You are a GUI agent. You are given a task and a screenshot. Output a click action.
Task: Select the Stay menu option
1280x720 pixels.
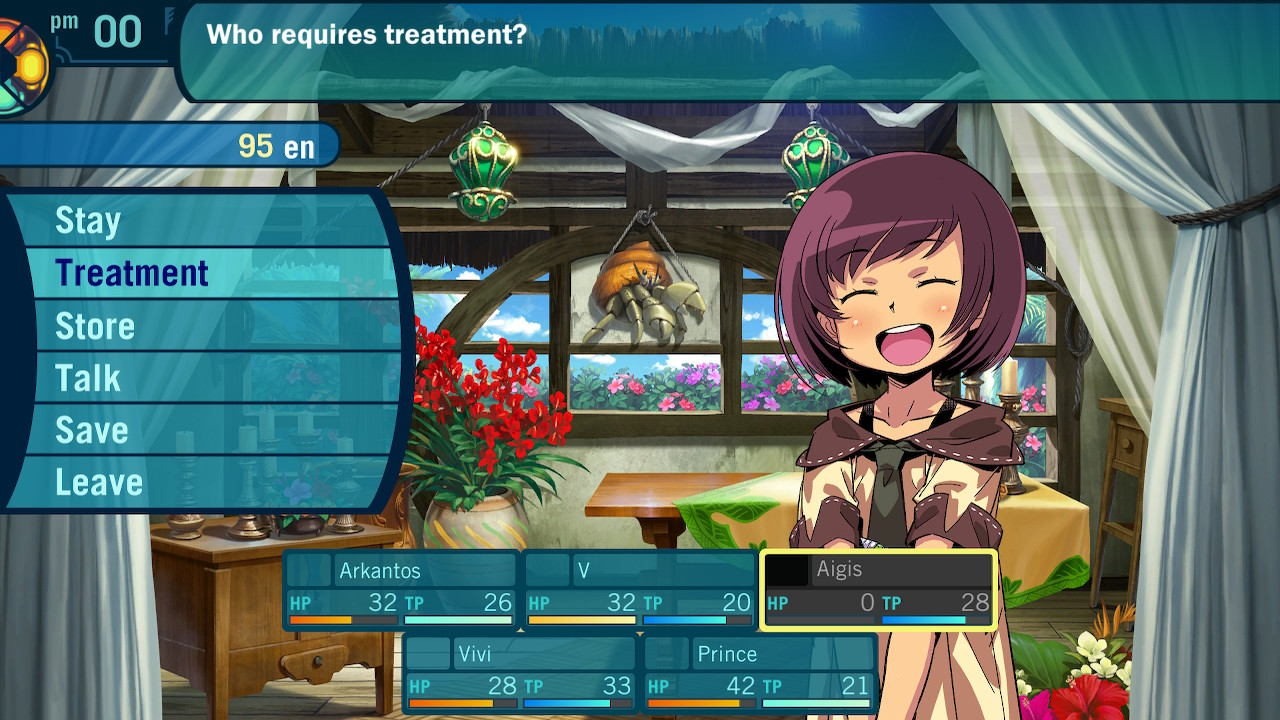click(88, 221)
